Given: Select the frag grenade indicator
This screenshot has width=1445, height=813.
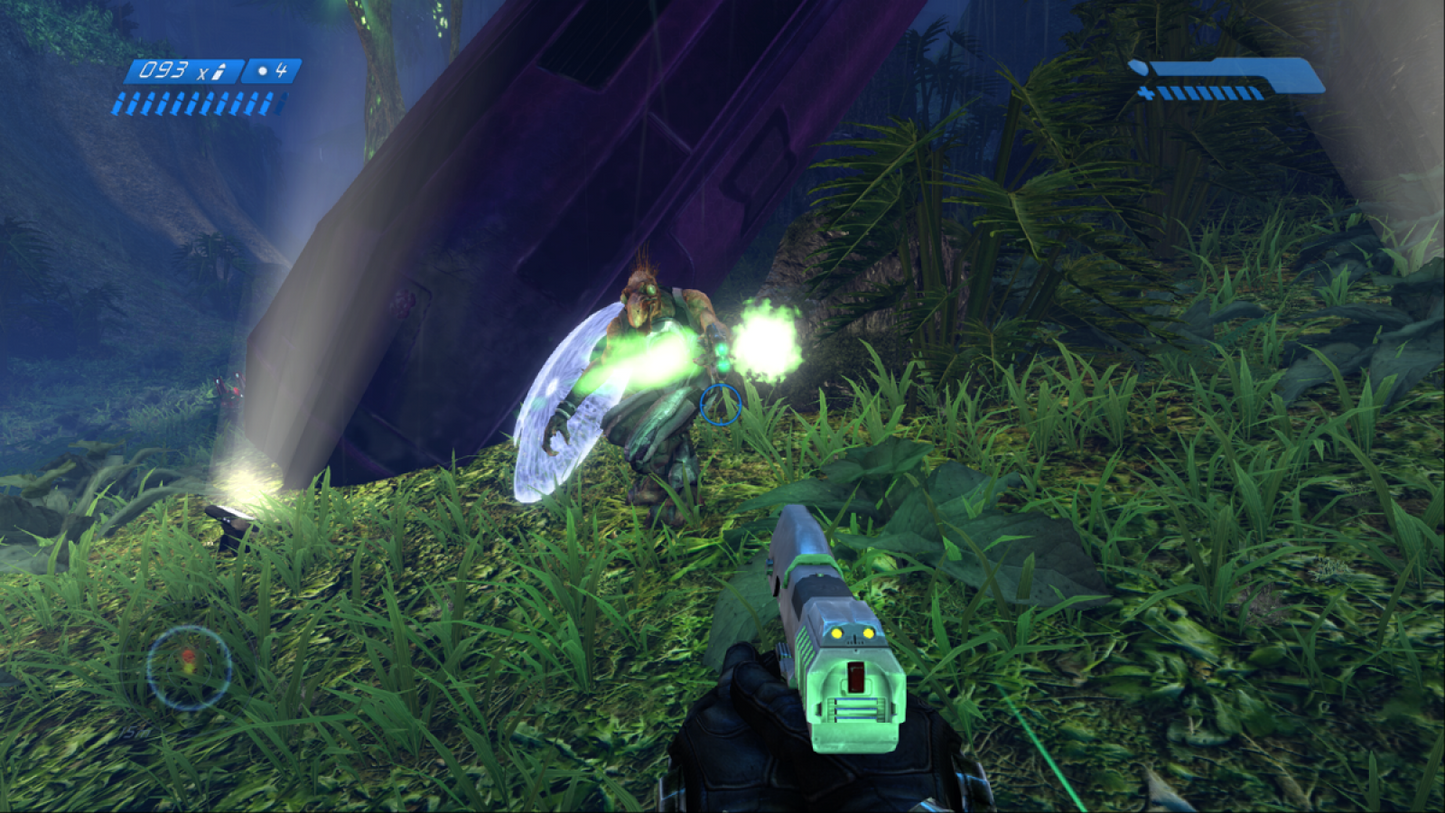Looking at the screenshot, I should [x=271, y=71].
